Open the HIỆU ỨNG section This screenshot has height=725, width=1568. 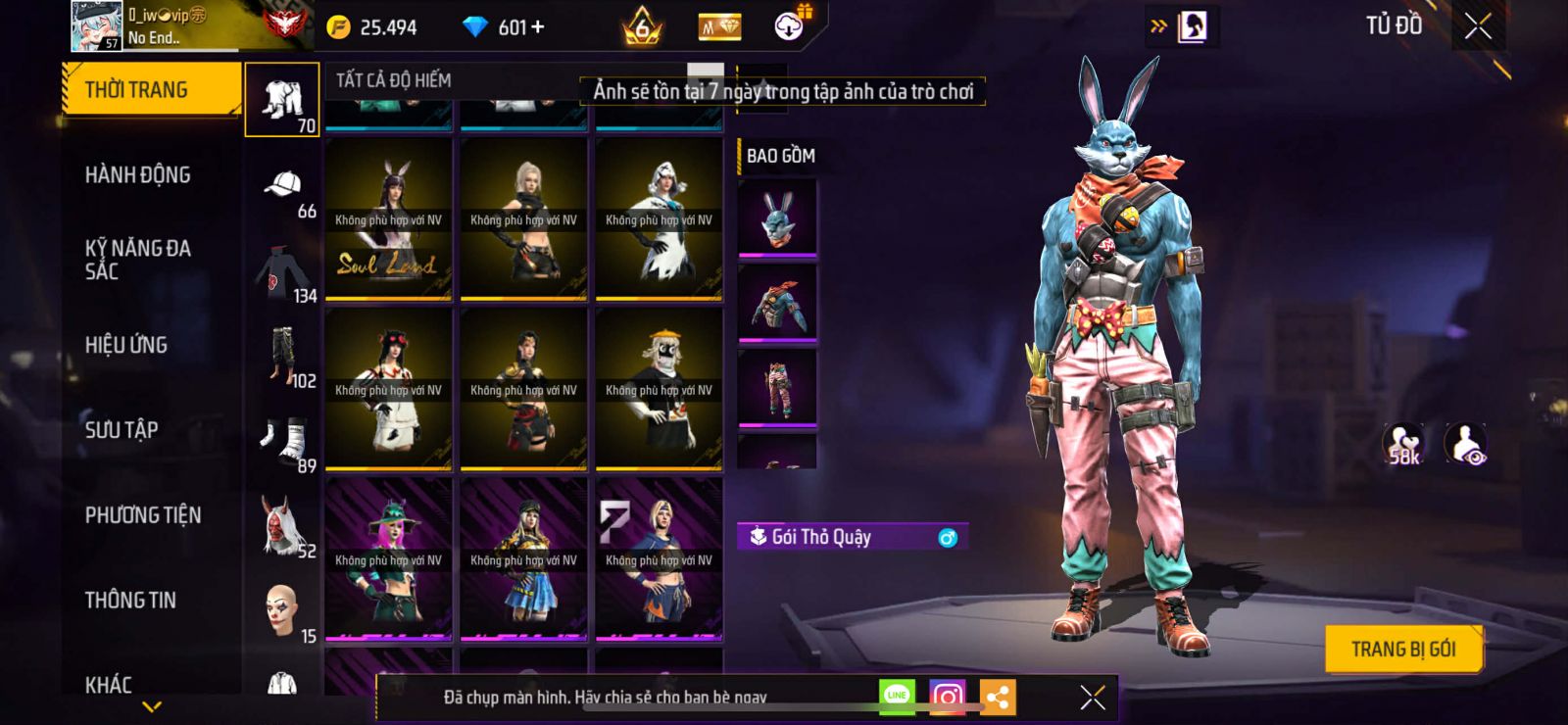[x=126, y=345]
